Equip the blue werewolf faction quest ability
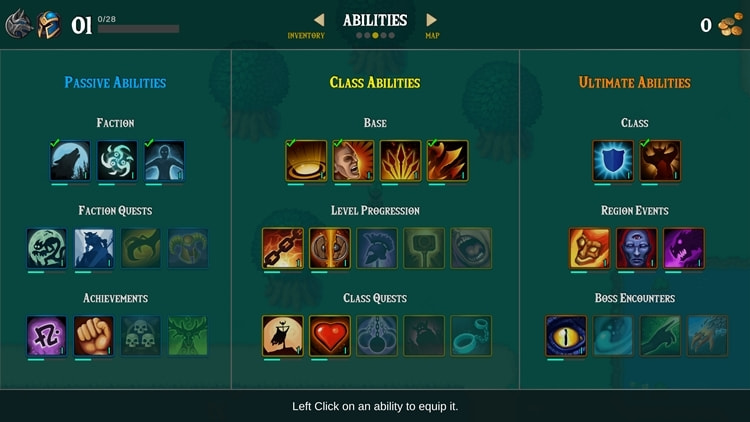750x422 pixels. (x=93, y=249)
